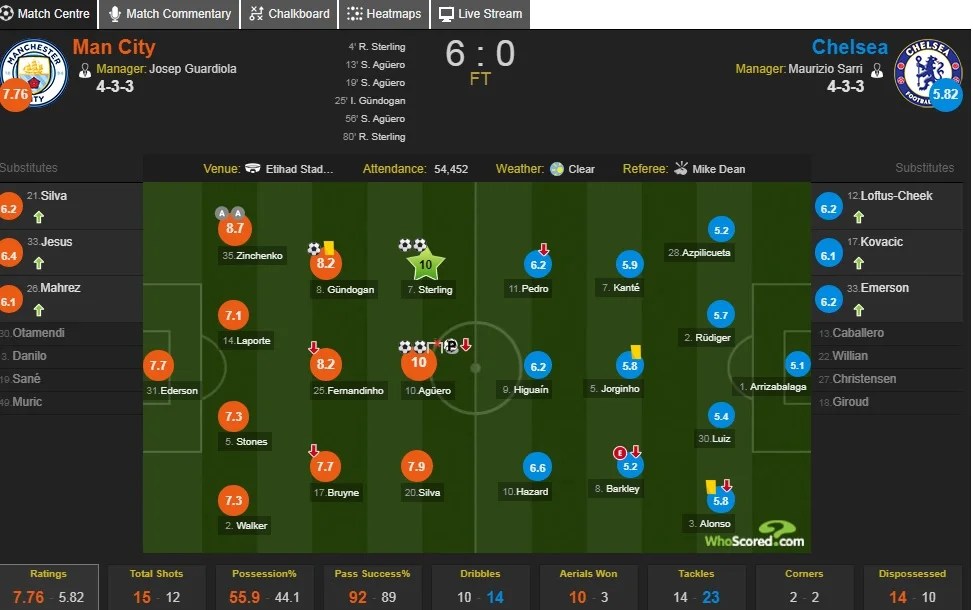This screenshot has width=973, height=610.
Task: Show the Possession% stat panel
Action: coord(264,587)
